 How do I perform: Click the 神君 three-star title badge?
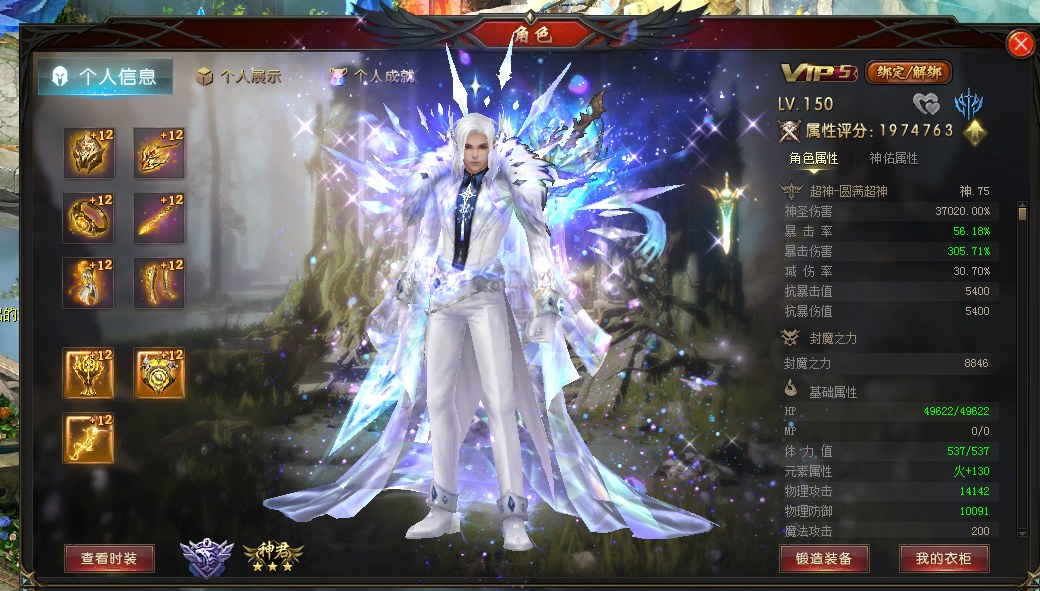272,556
